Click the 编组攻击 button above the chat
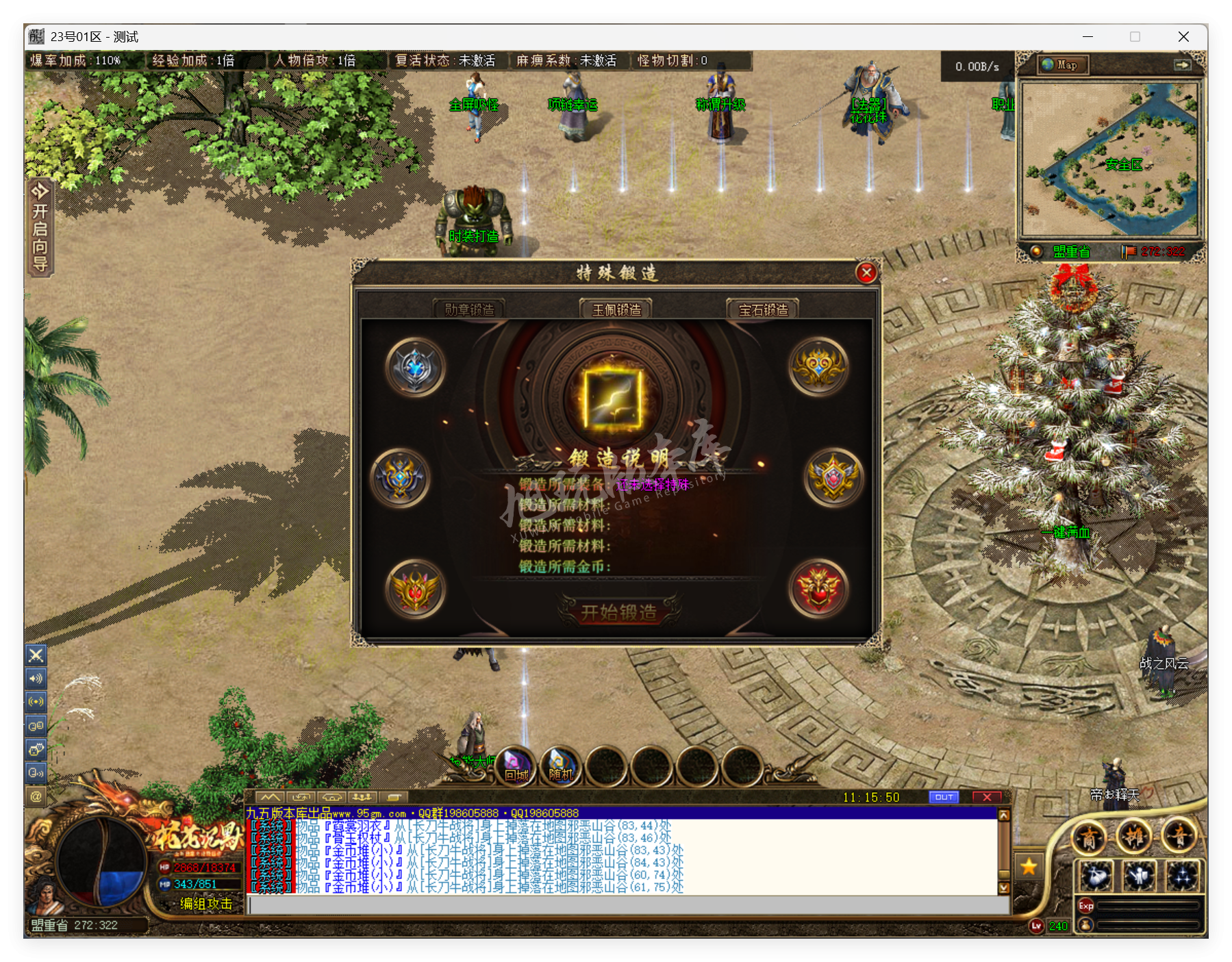 205,904
